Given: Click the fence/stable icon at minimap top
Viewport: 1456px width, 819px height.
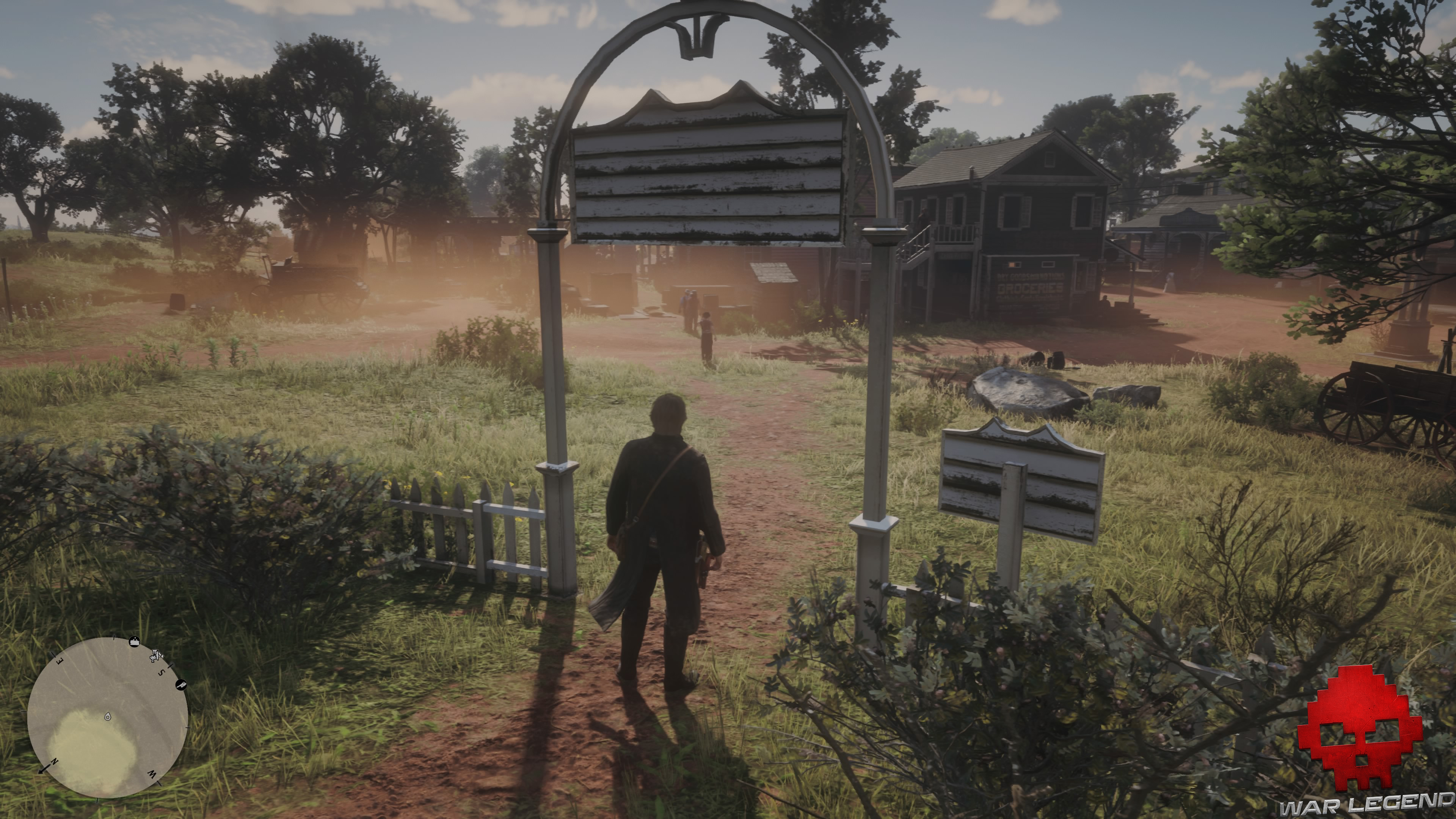Looking at the screenshot, I should 135,642.
